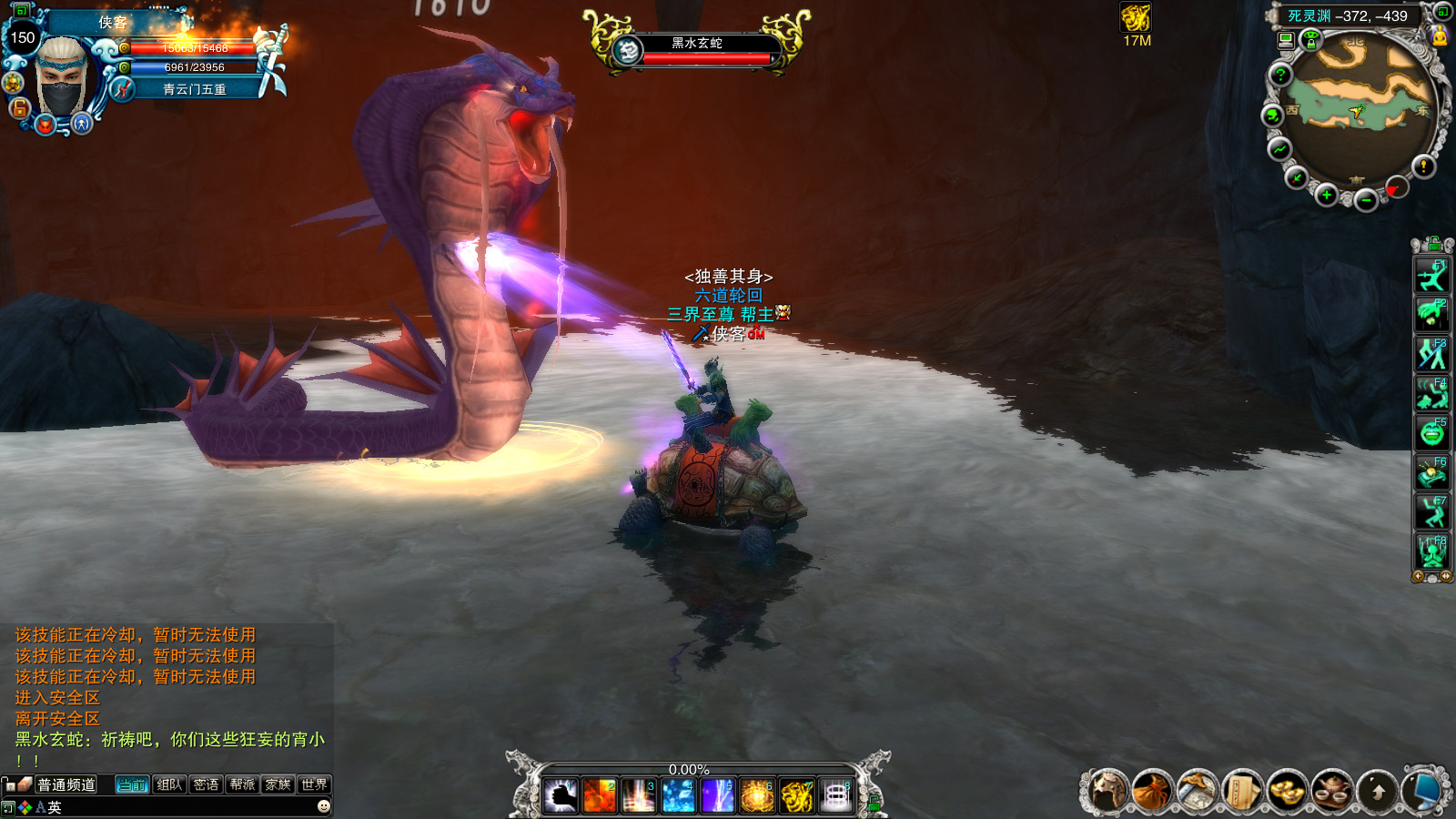Trigger the purple lightning skill in slot 5
Viewport: 1456px width, 819px height.
click(717, 796)
